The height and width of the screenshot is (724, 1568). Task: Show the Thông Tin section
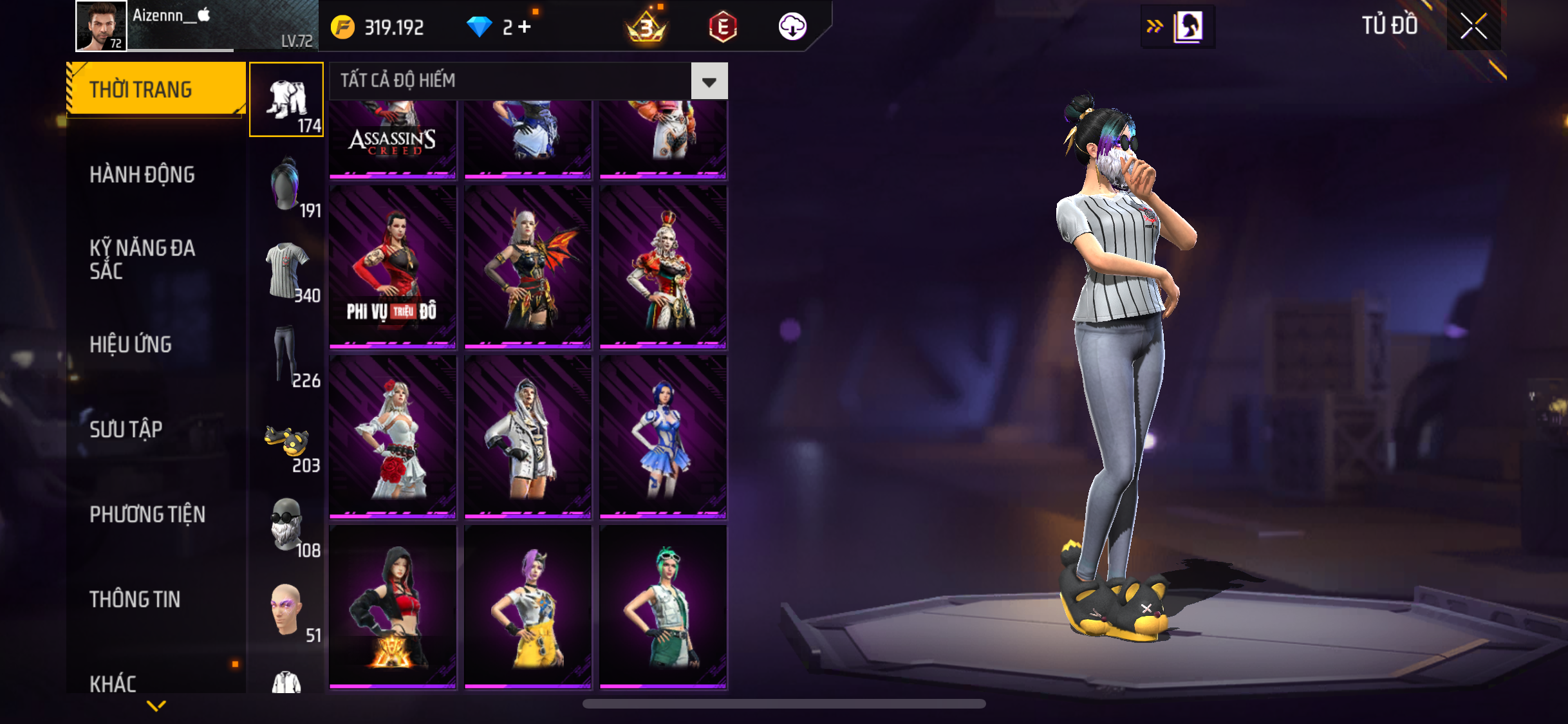coord(135,599)
